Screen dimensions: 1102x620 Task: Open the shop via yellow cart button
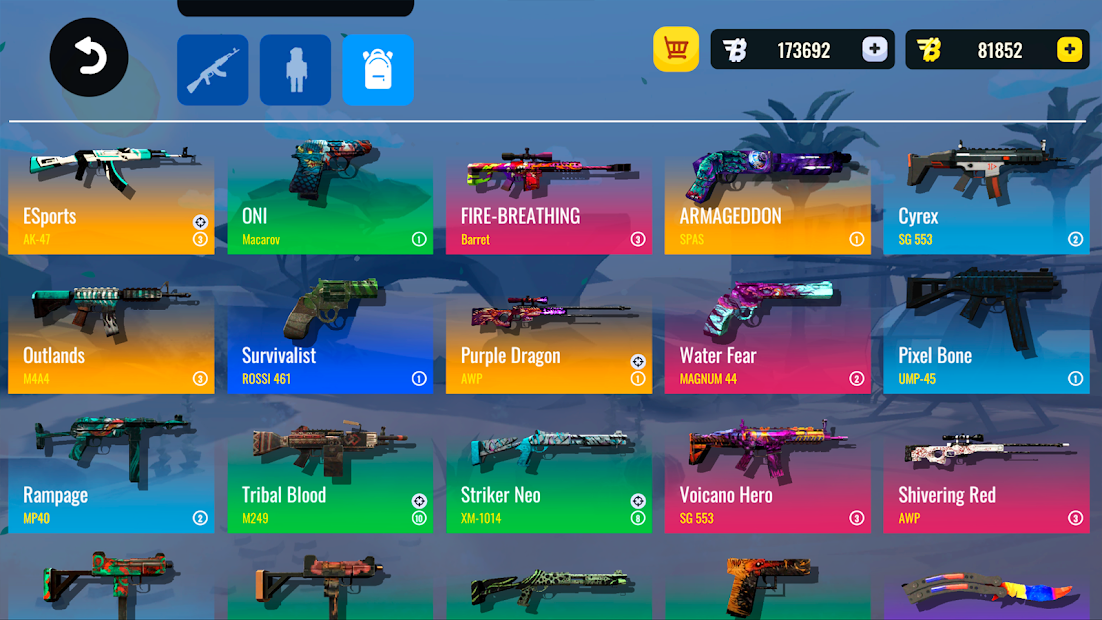[x=676, y=49]
